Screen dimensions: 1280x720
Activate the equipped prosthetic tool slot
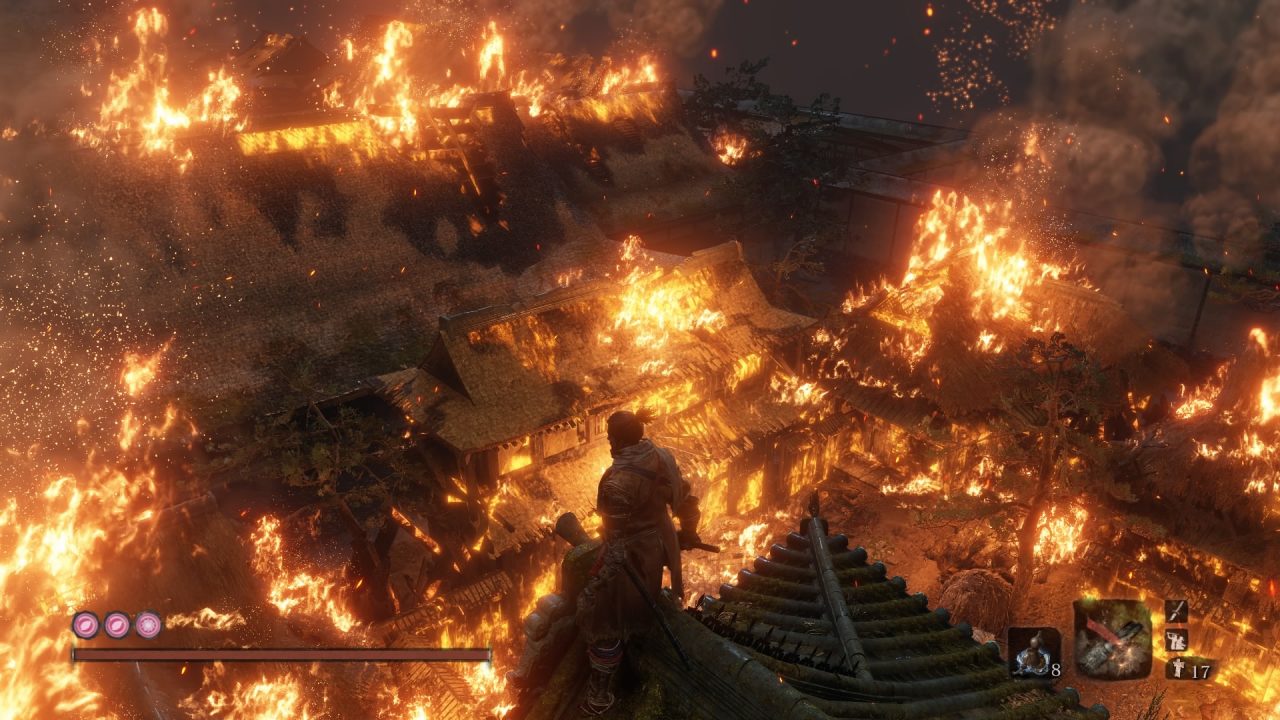[x=1112, y=640]
